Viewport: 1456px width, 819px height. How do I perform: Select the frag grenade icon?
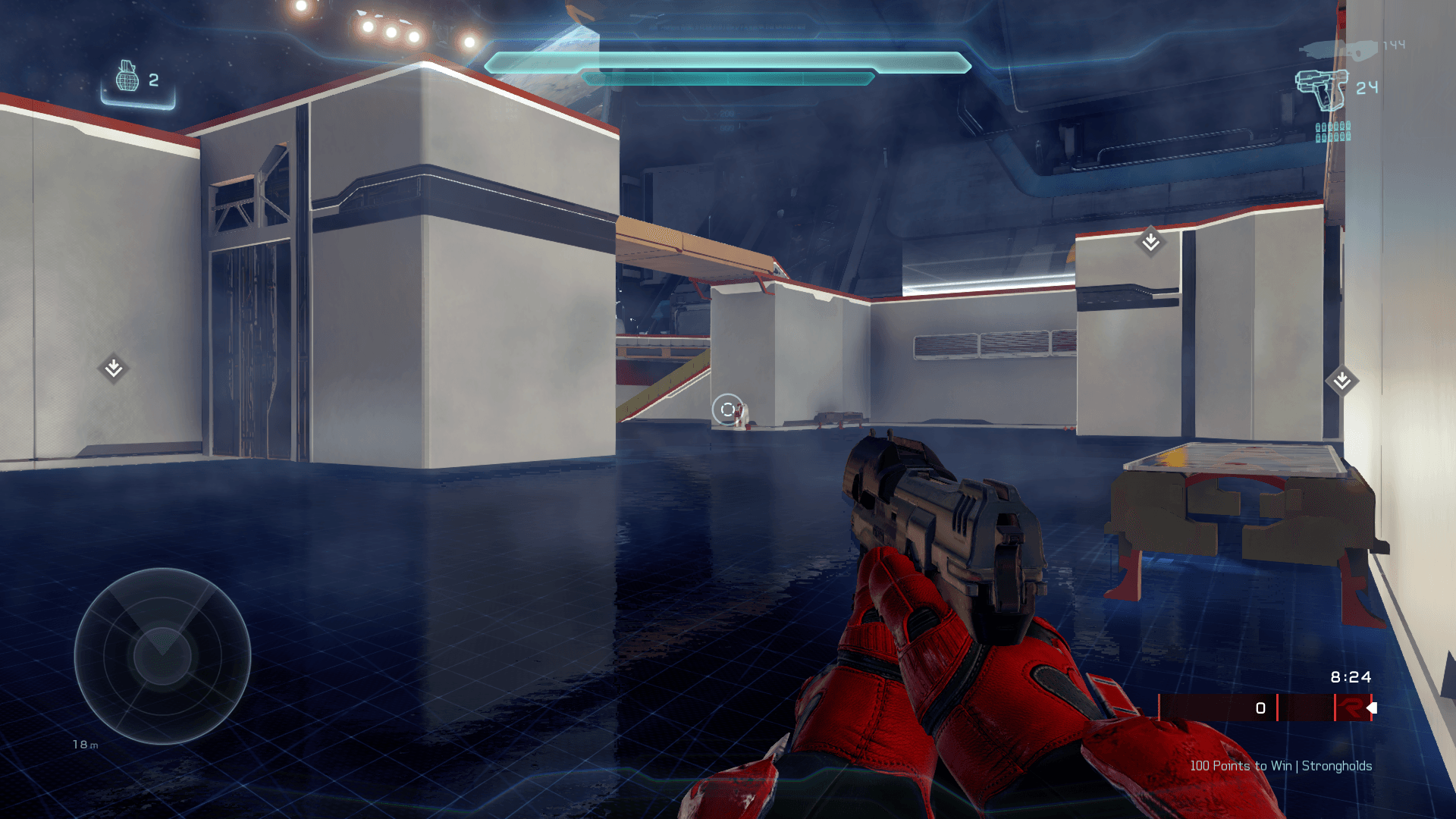click(127, 77)
